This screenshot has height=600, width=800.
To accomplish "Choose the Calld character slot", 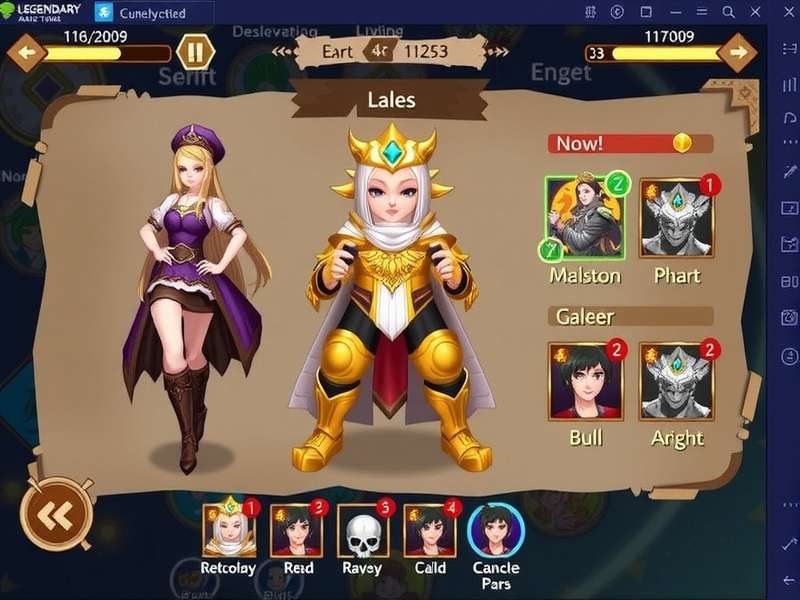I will 430,530.
